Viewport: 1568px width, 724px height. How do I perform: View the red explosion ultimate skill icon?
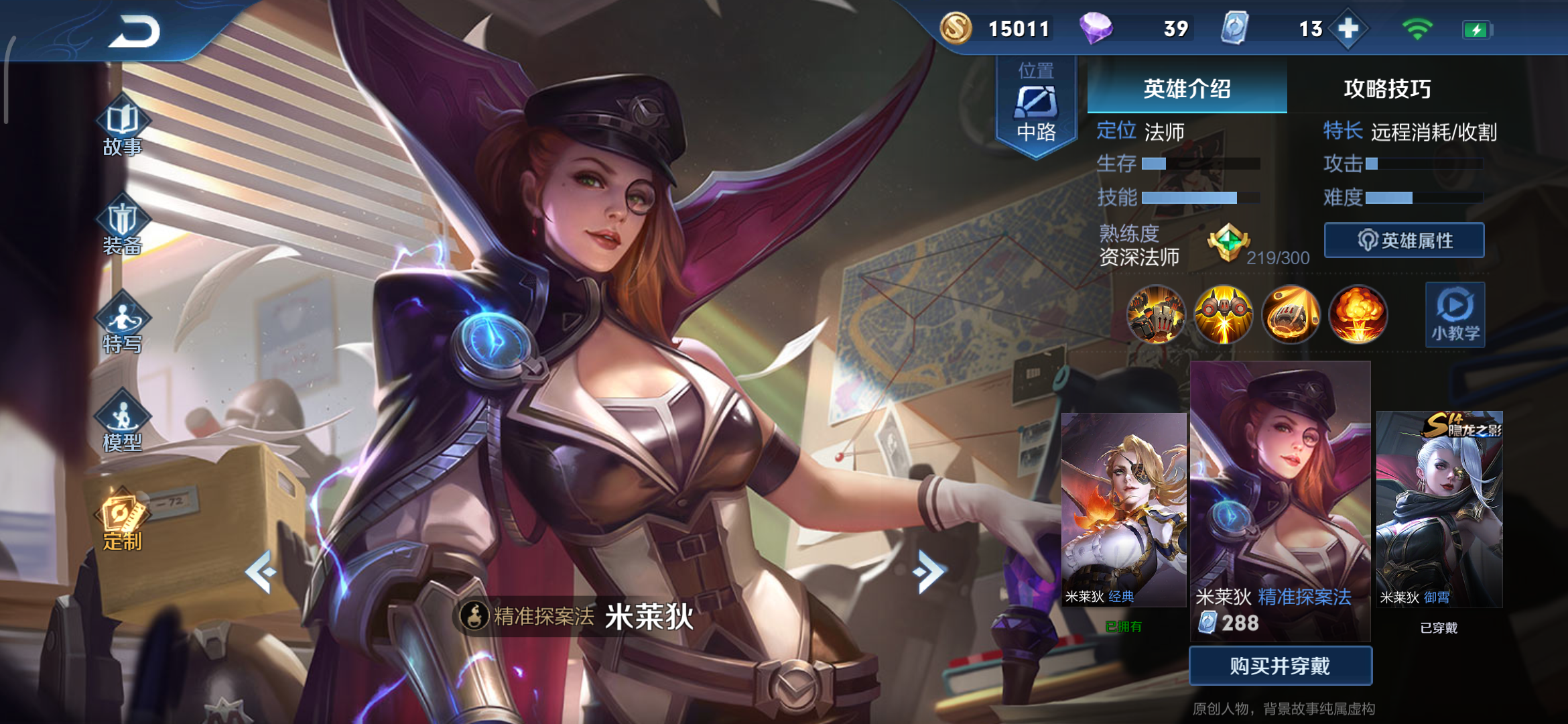tap(1358, 315)
